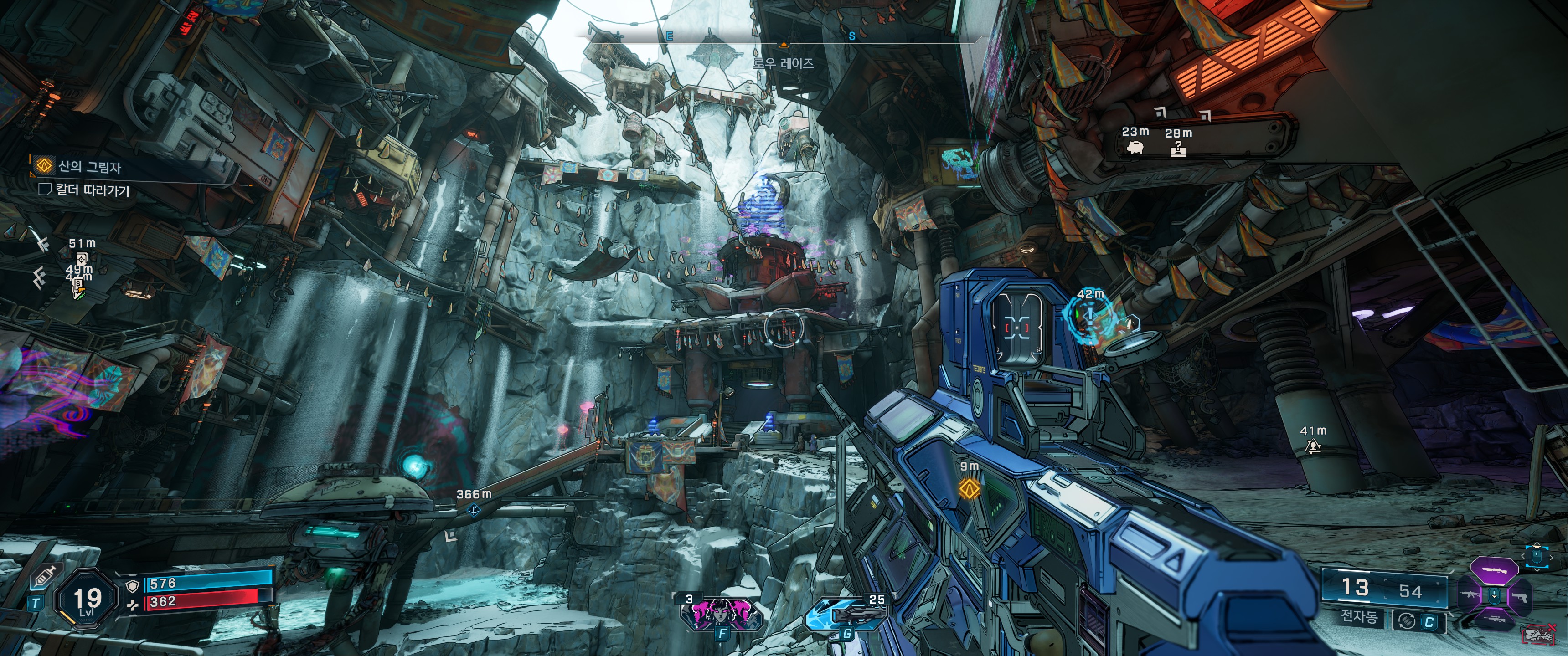
Task: Select the question mark marker at 28m
Action: (x=1178, y=149)
